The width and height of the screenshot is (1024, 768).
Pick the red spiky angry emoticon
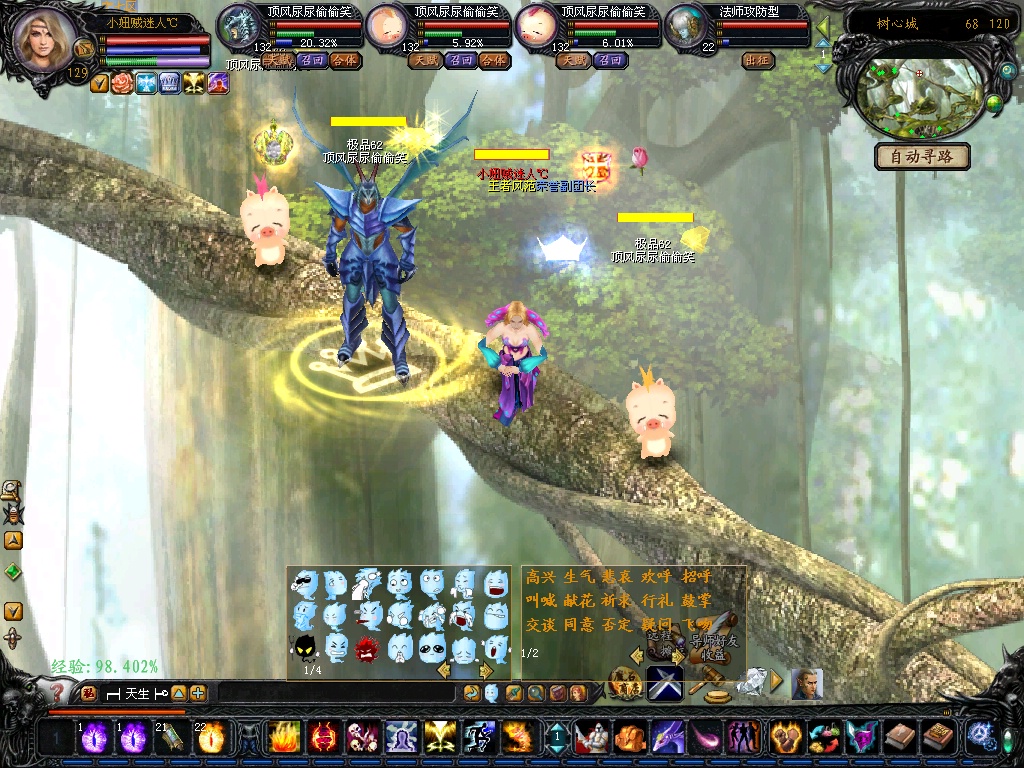coord(367,648)
